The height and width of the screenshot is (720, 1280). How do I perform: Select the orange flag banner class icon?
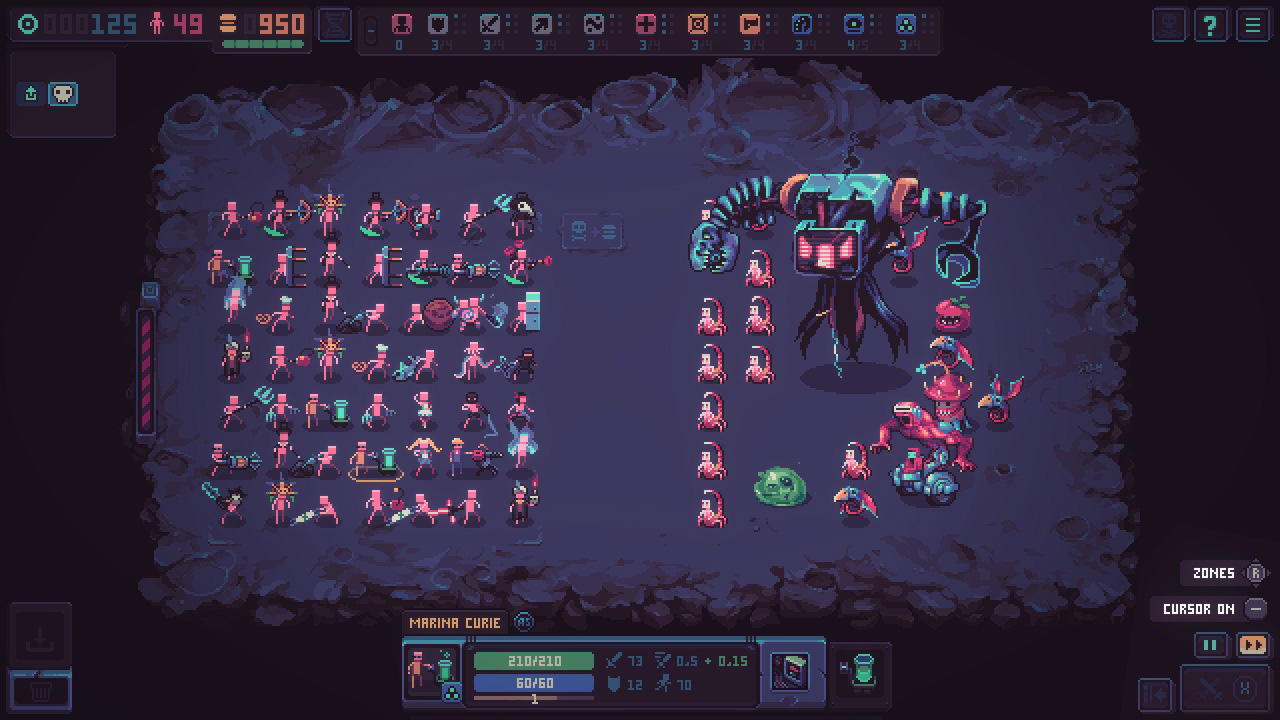point(752,25)
